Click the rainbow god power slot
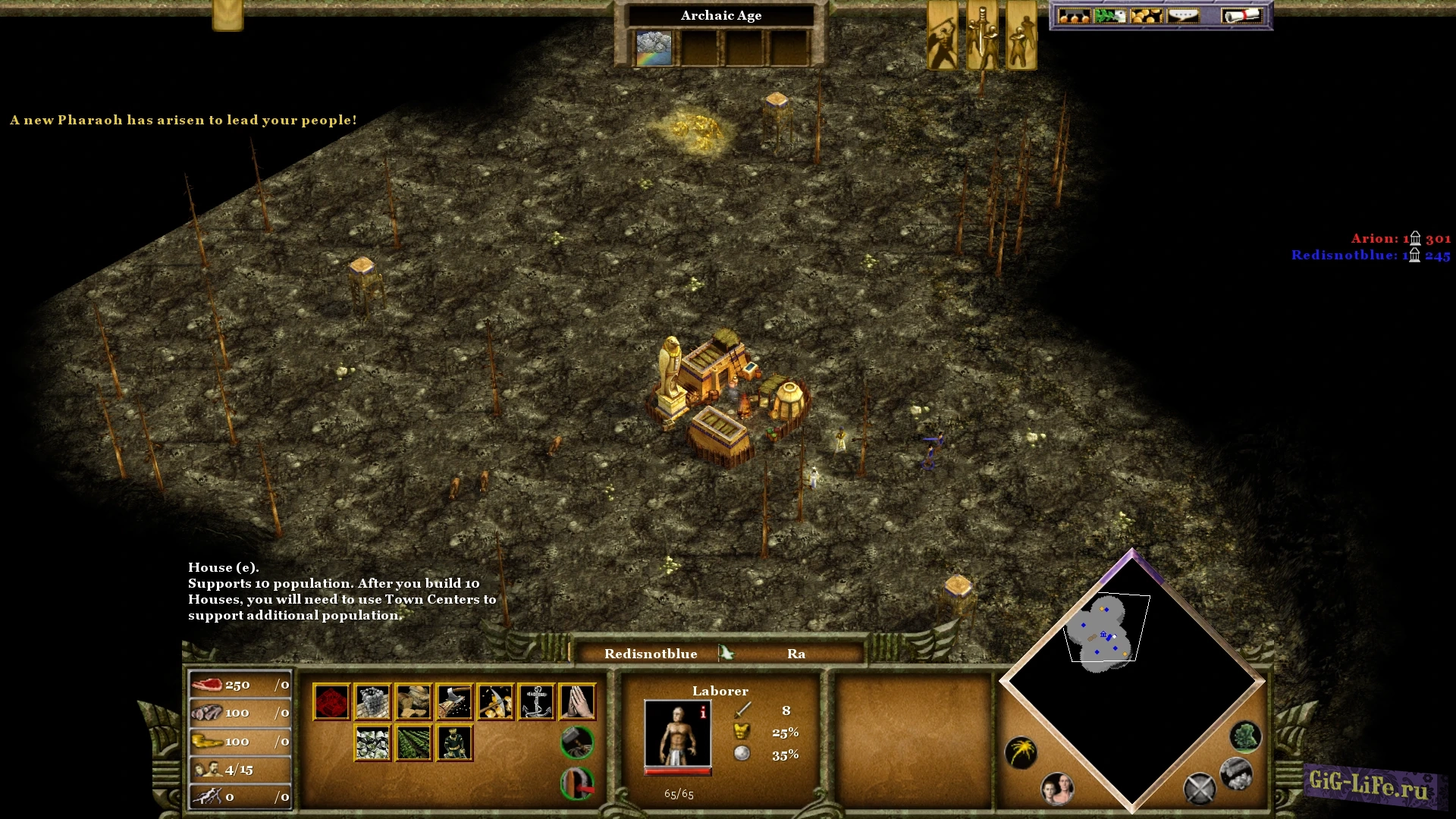 tap(654, 47)
